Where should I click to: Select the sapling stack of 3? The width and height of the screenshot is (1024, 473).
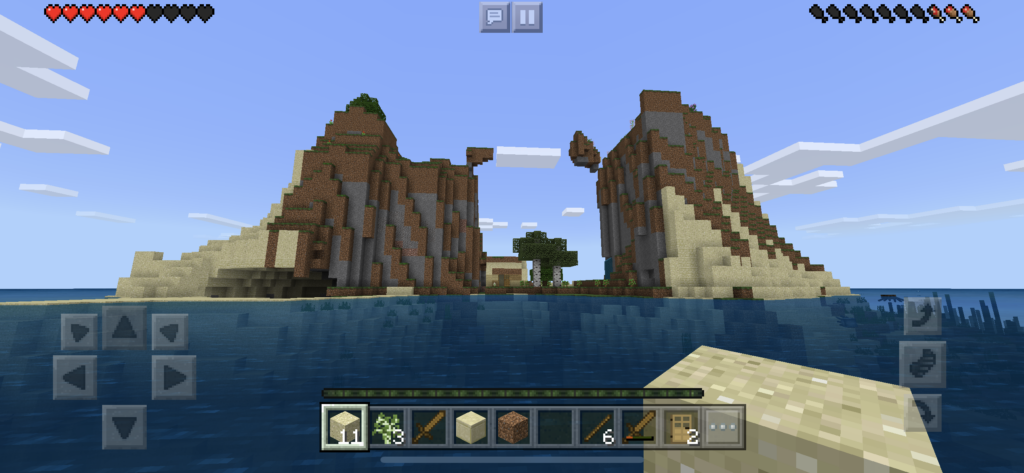click(386, 427)
